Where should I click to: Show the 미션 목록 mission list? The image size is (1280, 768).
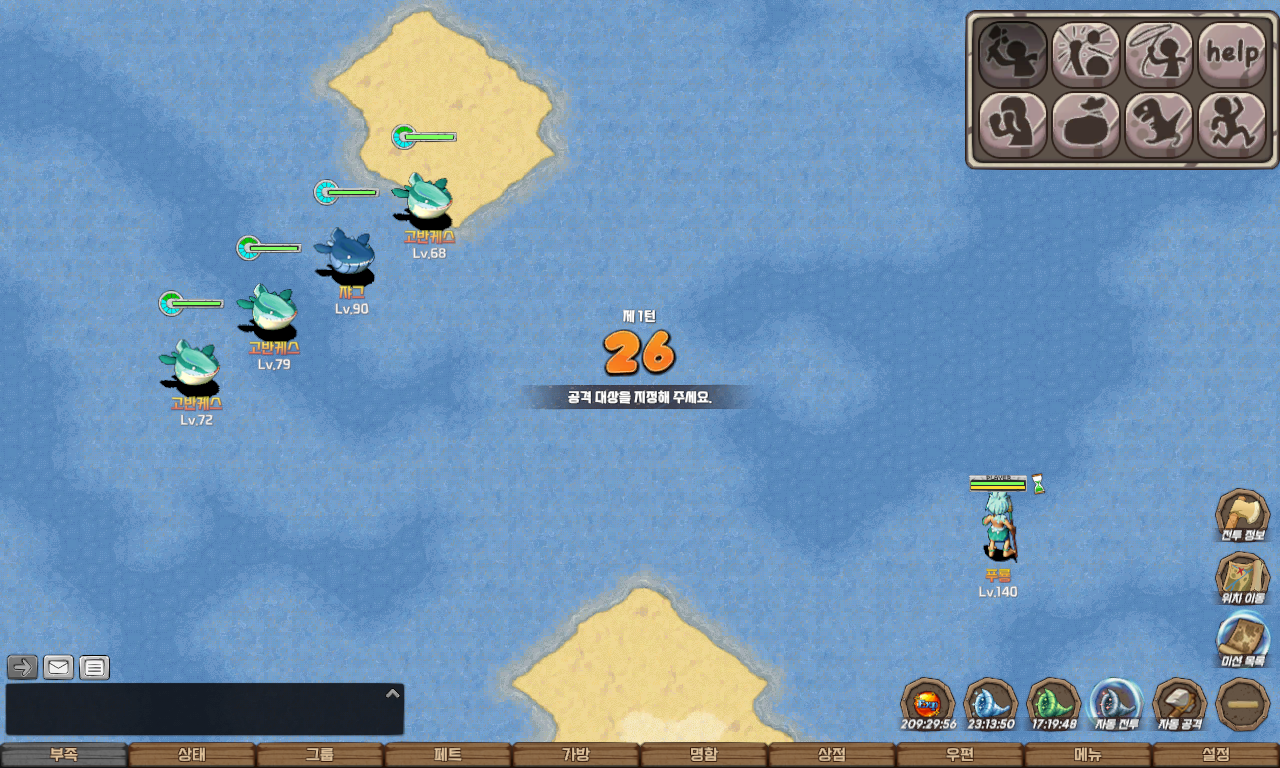(x=1242, y=641)
